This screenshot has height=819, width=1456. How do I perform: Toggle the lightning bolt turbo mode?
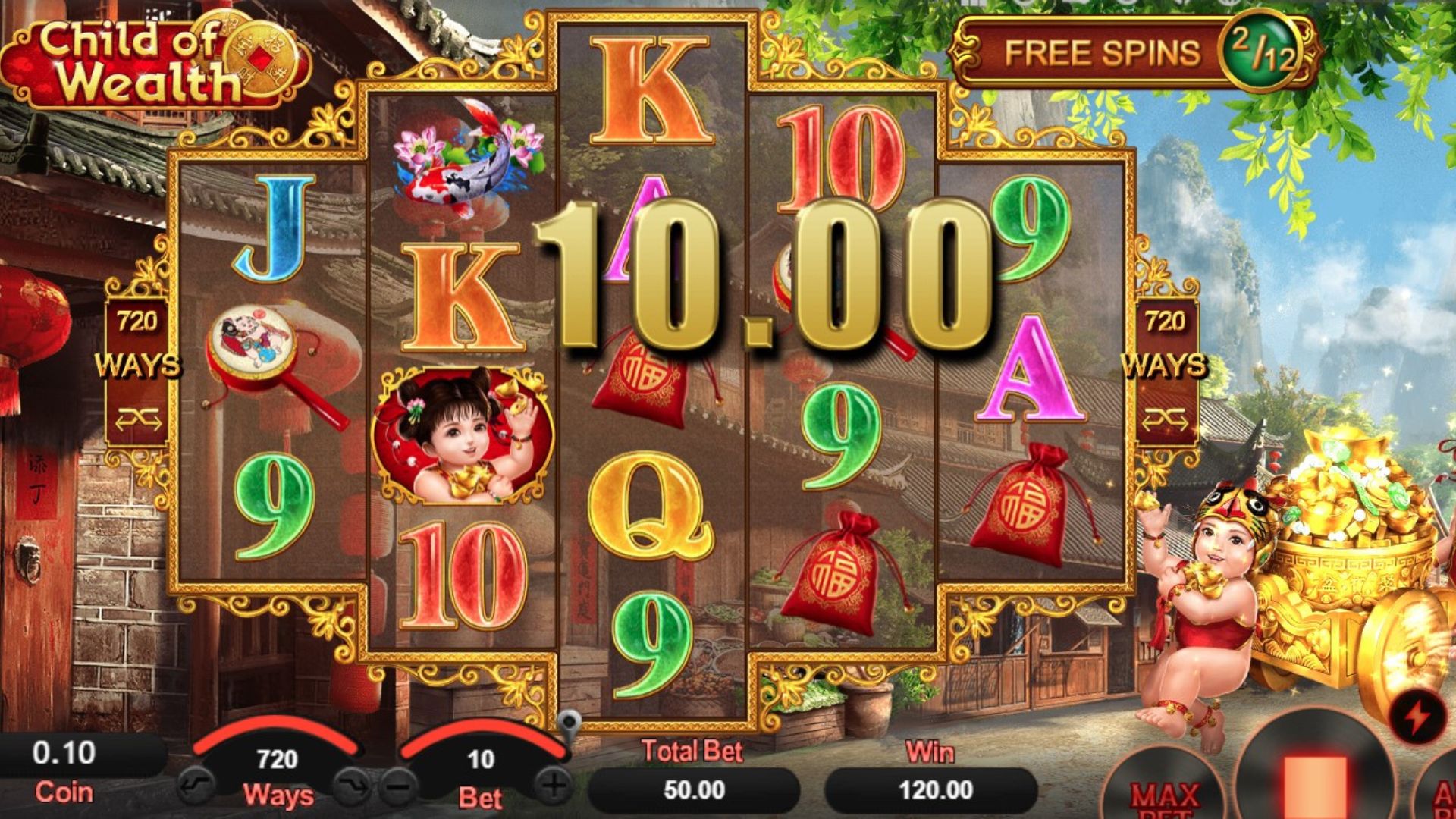(x=1415, y=717)
